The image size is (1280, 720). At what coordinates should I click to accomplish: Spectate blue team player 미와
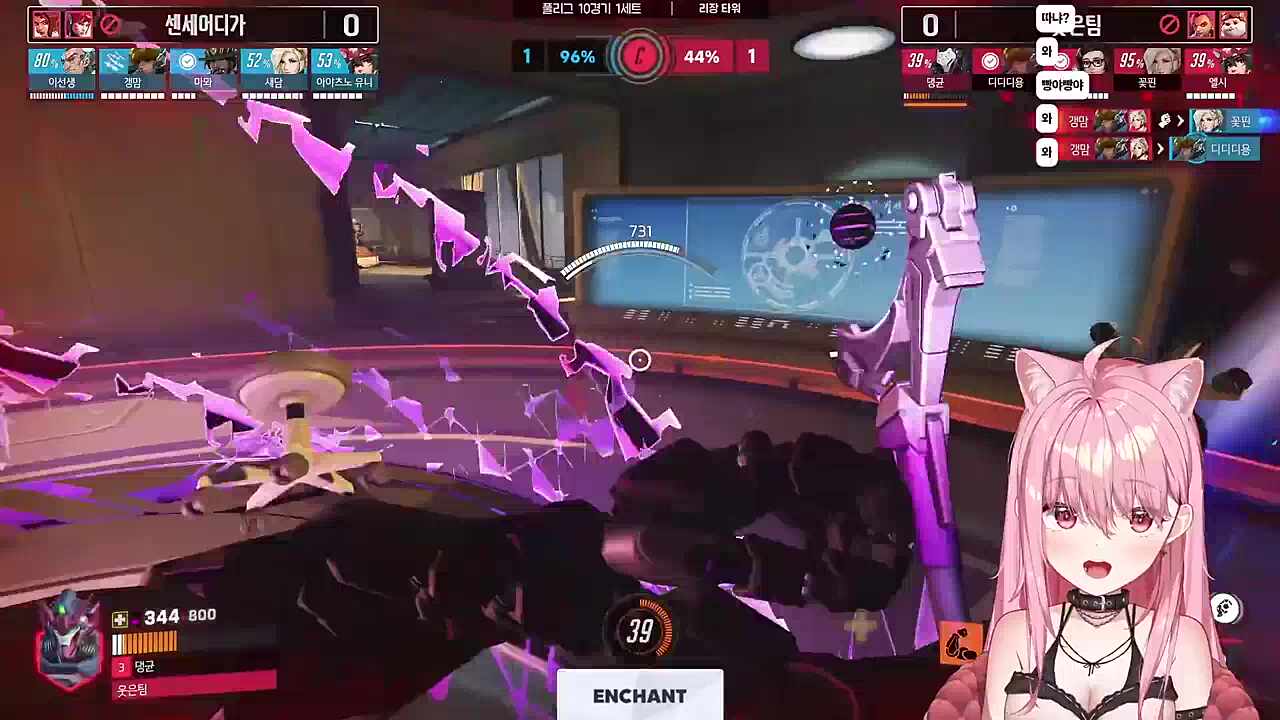[x=203, y=70]
